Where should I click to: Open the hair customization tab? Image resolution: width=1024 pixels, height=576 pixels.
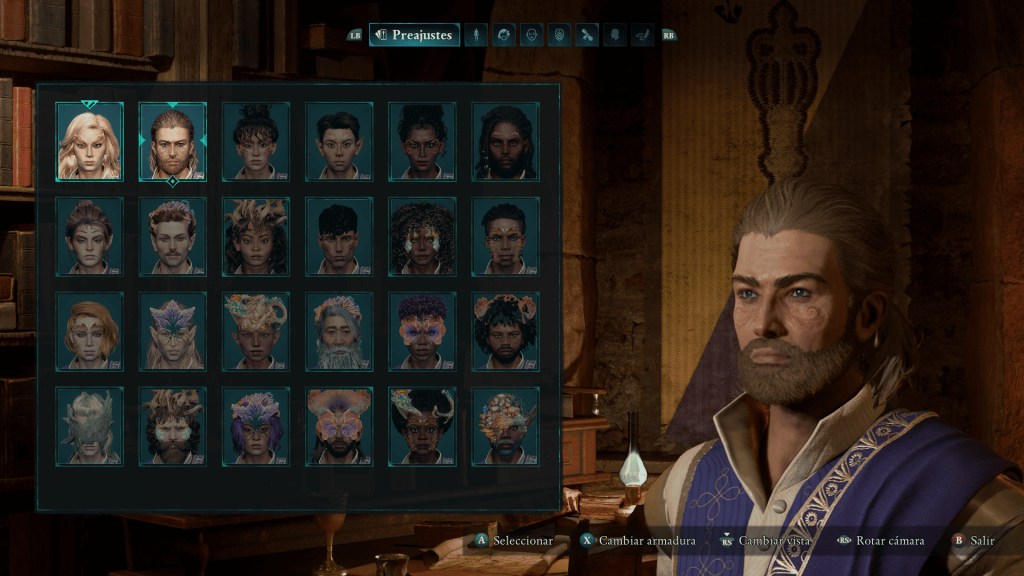point(505,35)
